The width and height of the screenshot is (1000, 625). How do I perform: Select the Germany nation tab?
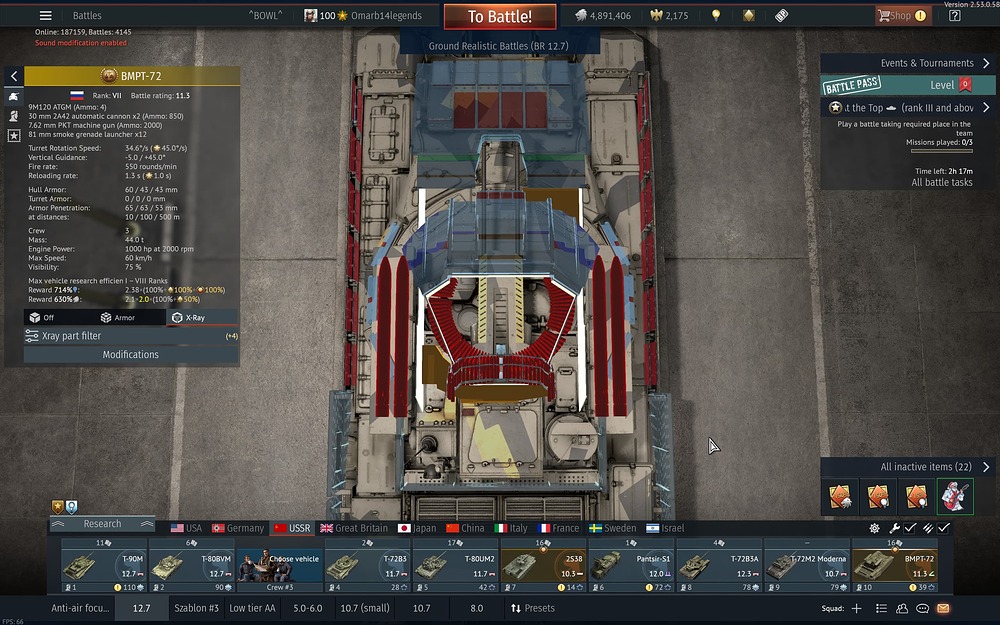237,528
